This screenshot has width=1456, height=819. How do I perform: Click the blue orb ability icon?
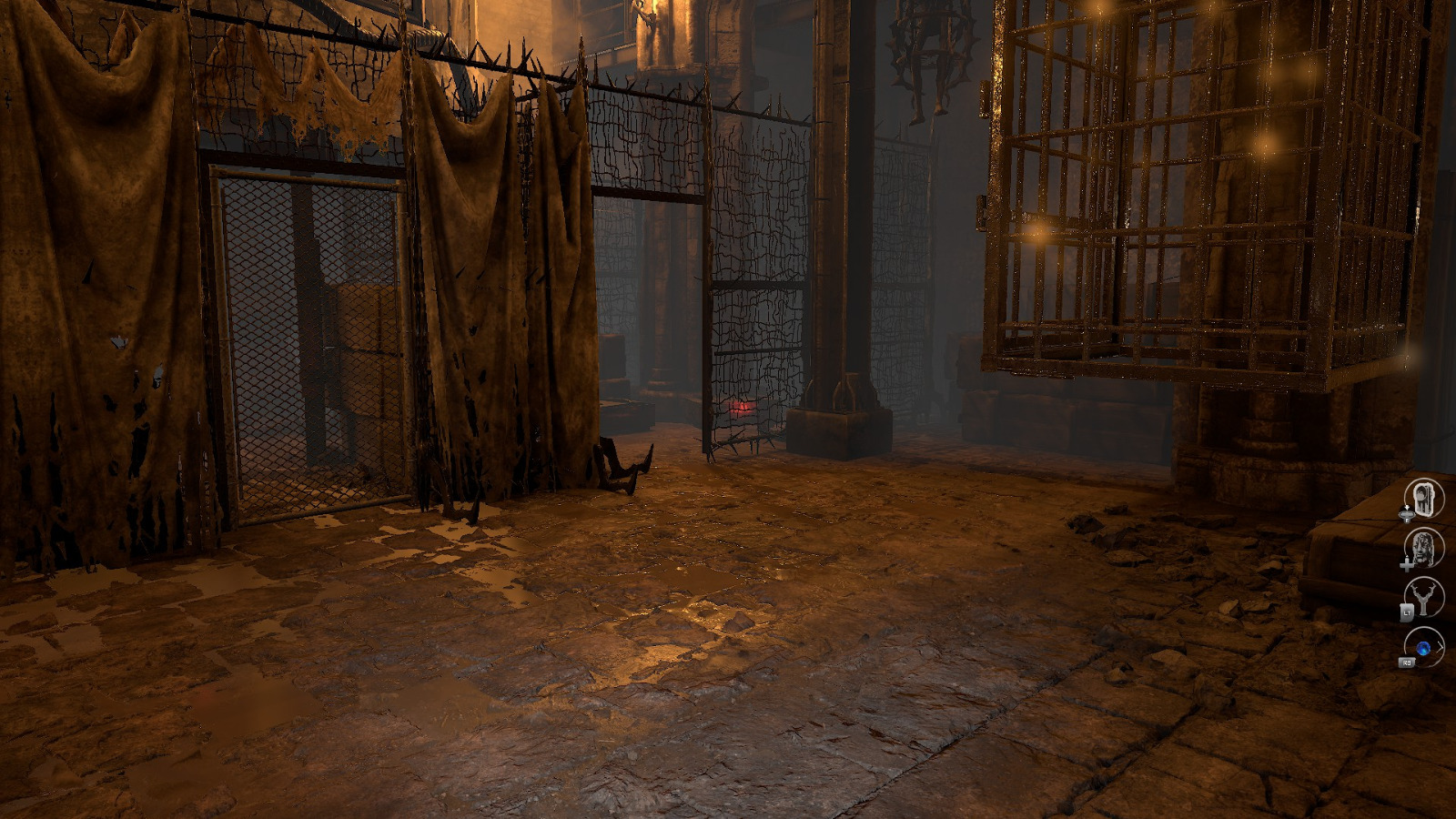click(1422, 647)
